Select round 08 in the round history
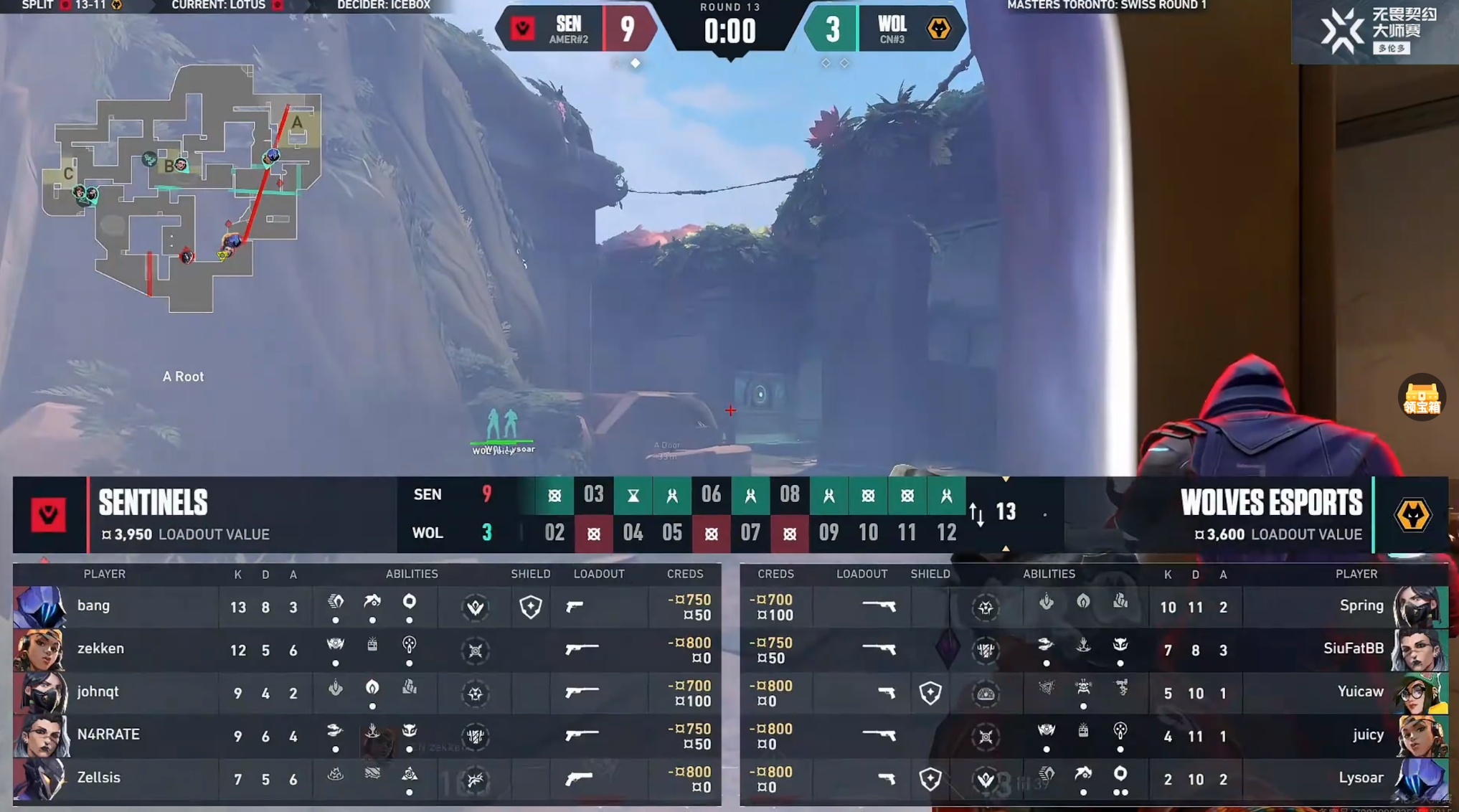The image size is (1459, 812). [x=789, y=495]
